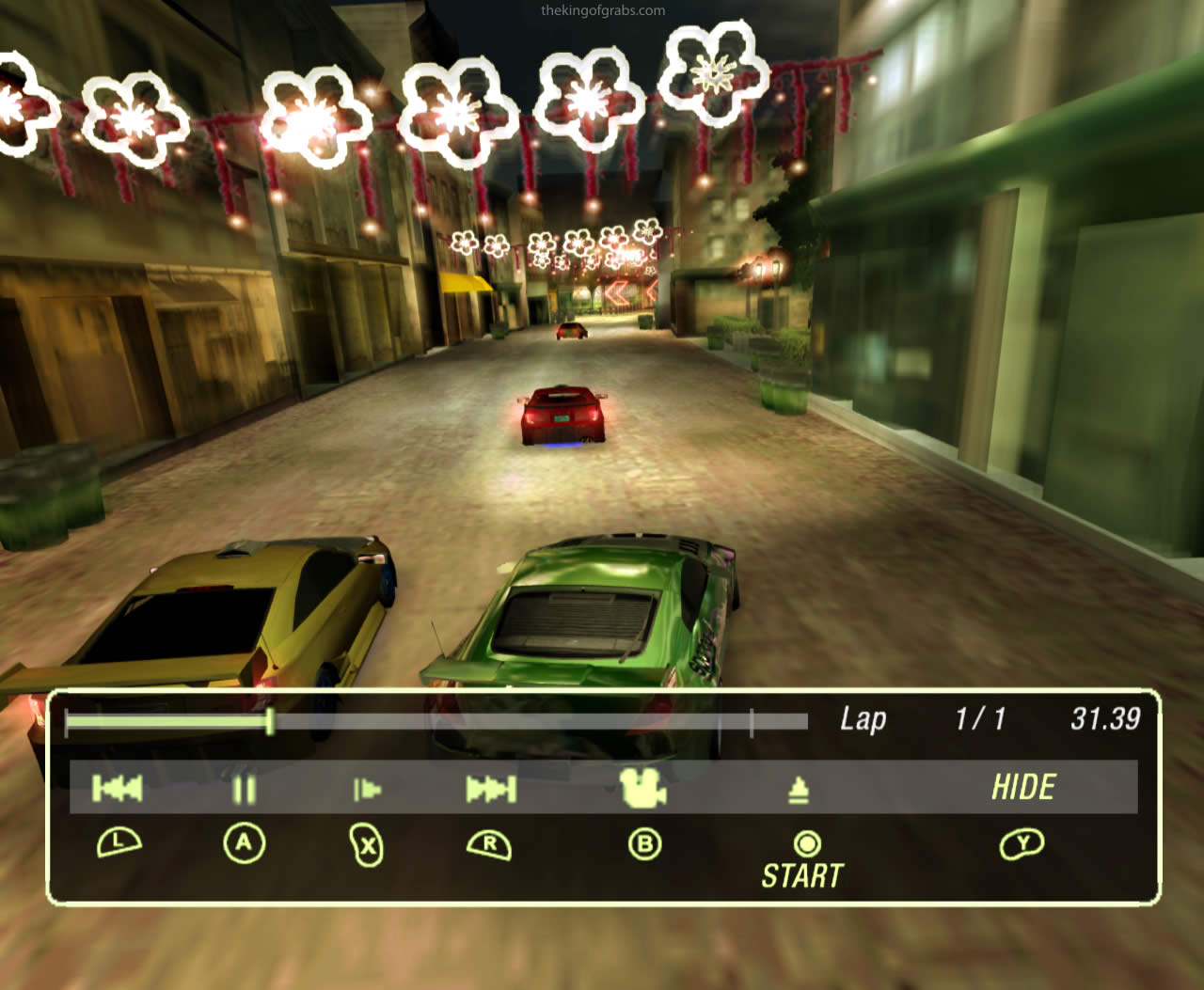Pause the replay using the pause icon

click(244, 790)
